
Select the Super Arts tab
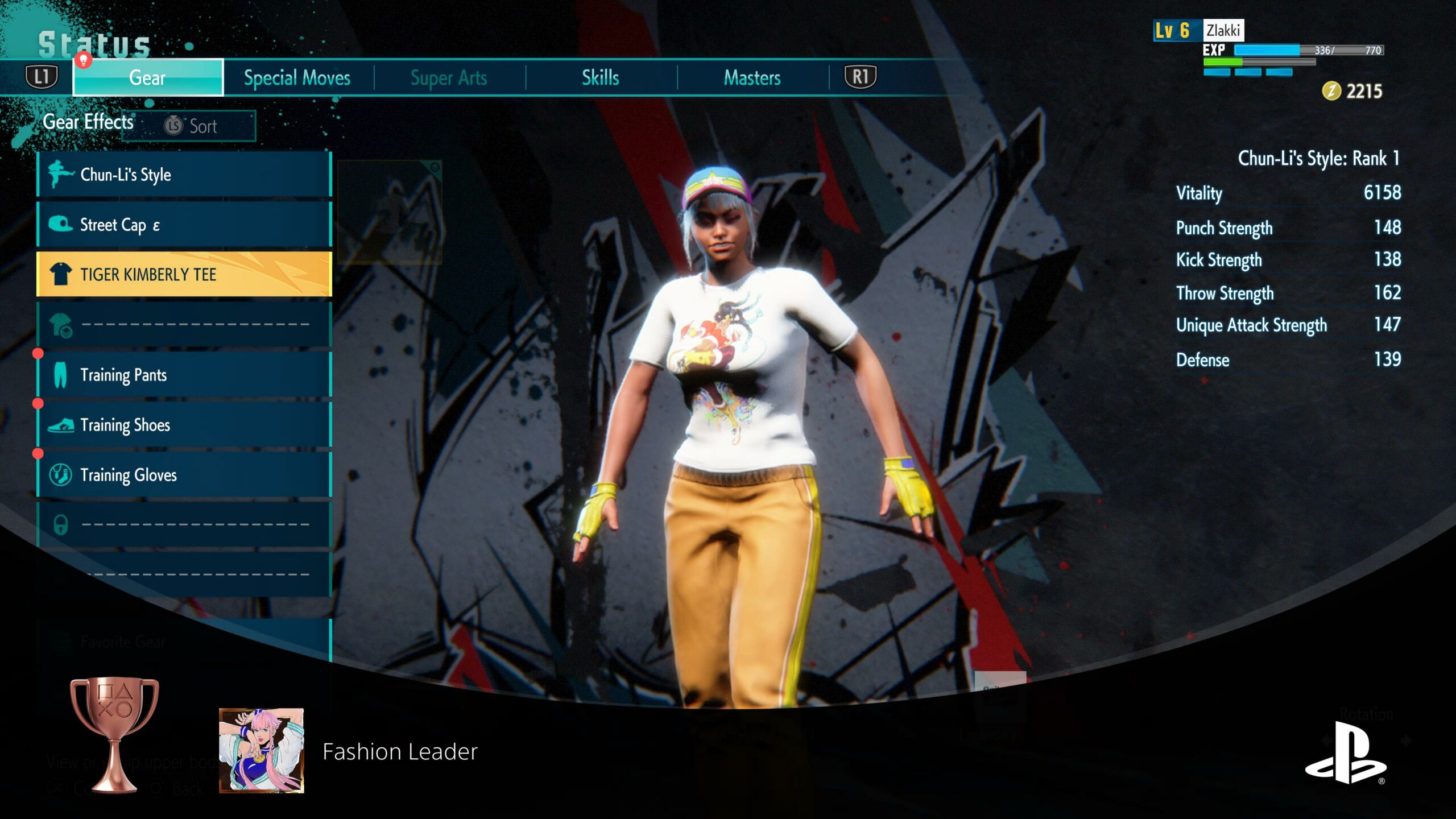[x=449, y=77]
